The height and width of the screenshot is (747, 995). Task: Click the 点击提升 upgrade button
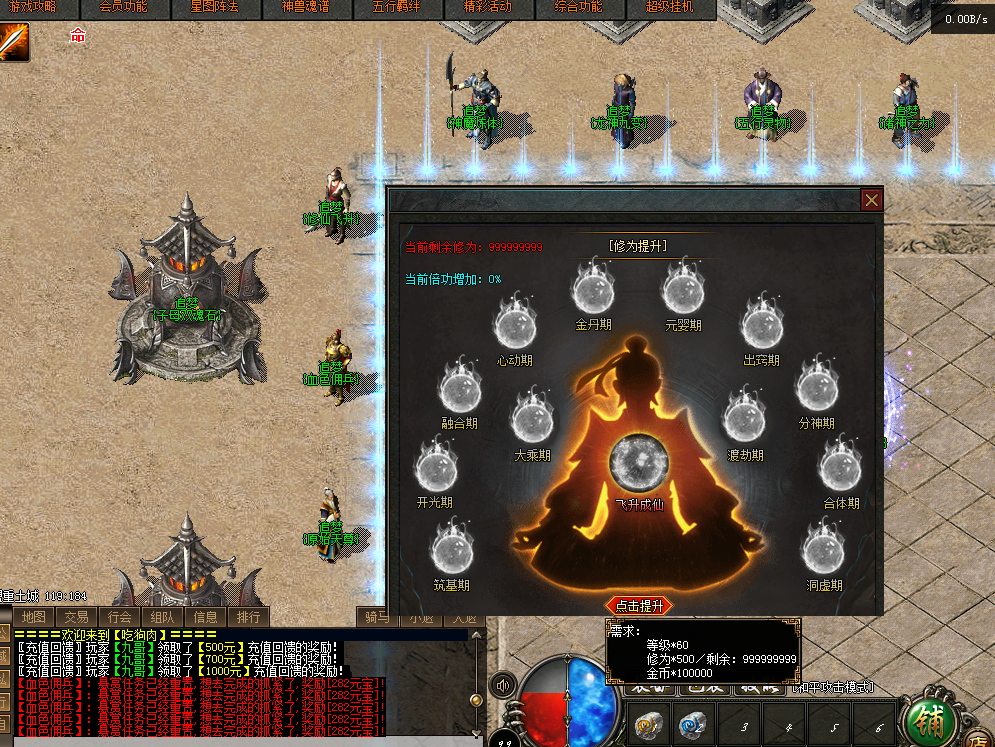(x=639, y=606)
